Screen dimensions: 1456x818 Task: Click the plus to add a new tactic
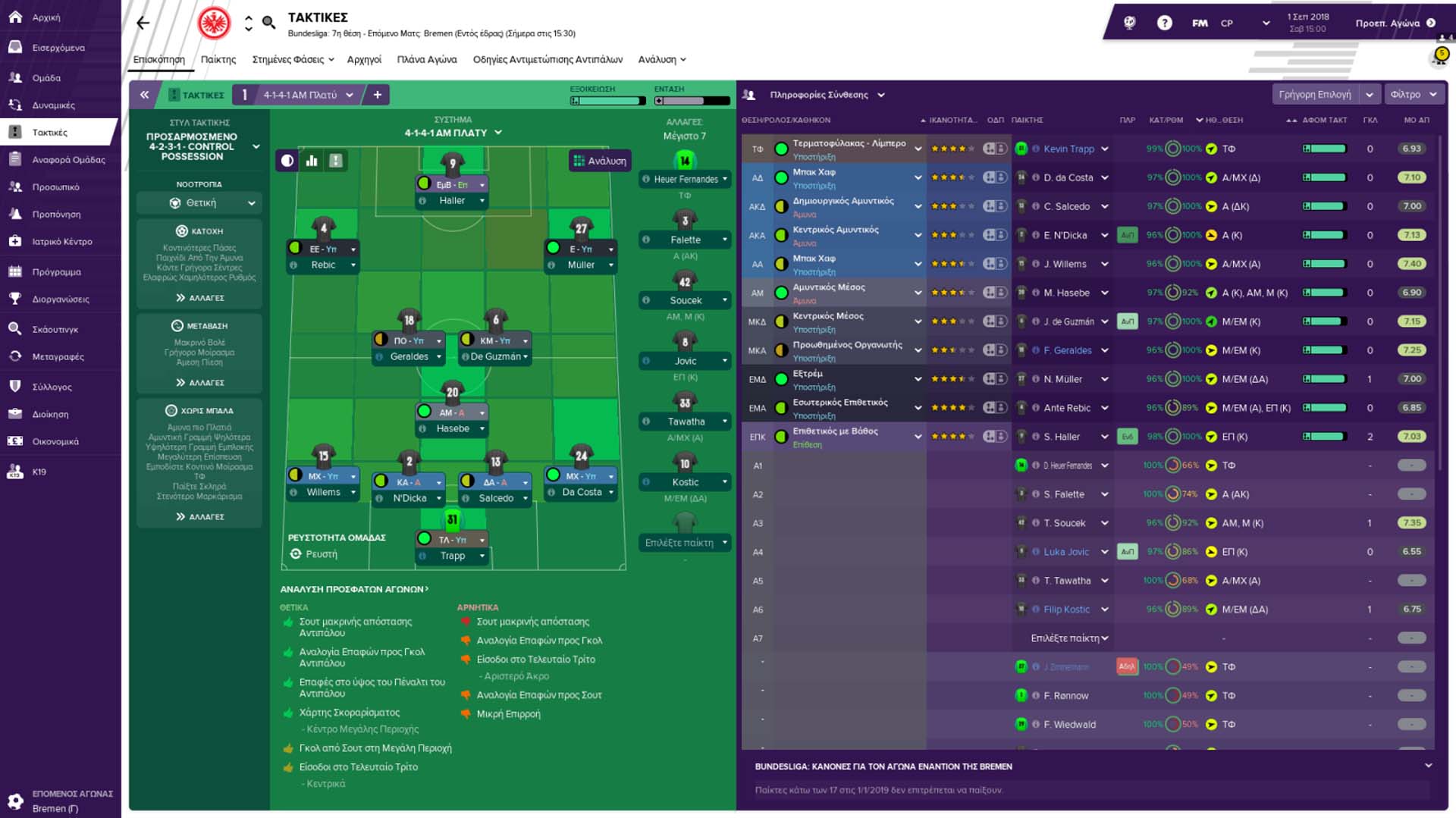tap(377, 94)
